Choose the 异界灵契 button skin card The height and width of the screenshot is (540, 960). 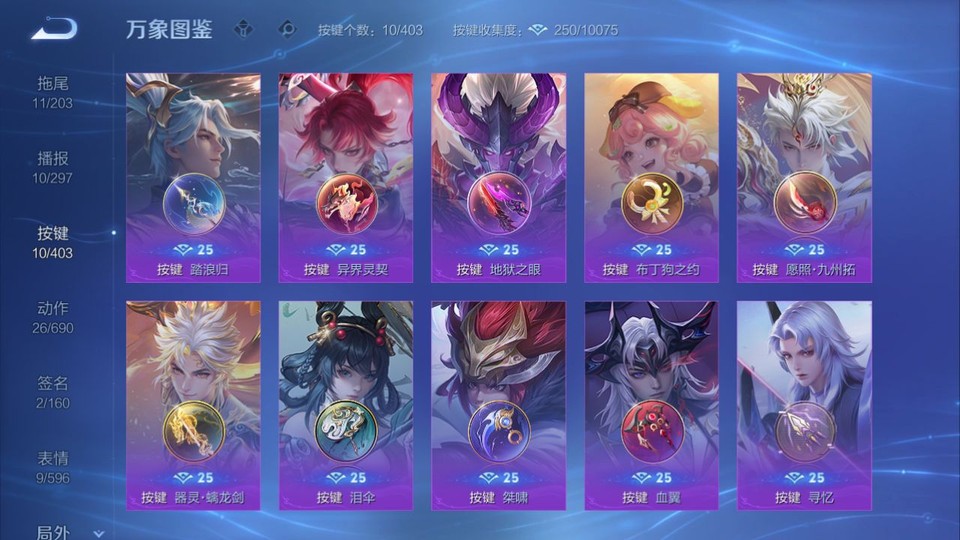pyautogui.click(x=346, y=178)
